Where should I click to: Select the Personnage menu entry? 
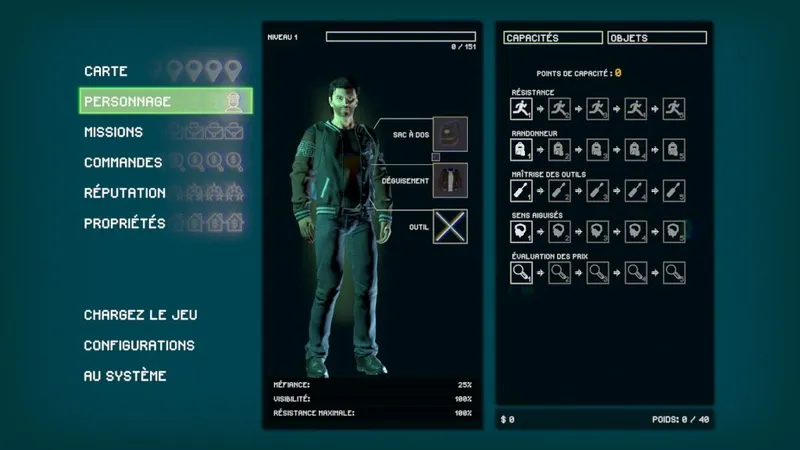coord(128,101)
